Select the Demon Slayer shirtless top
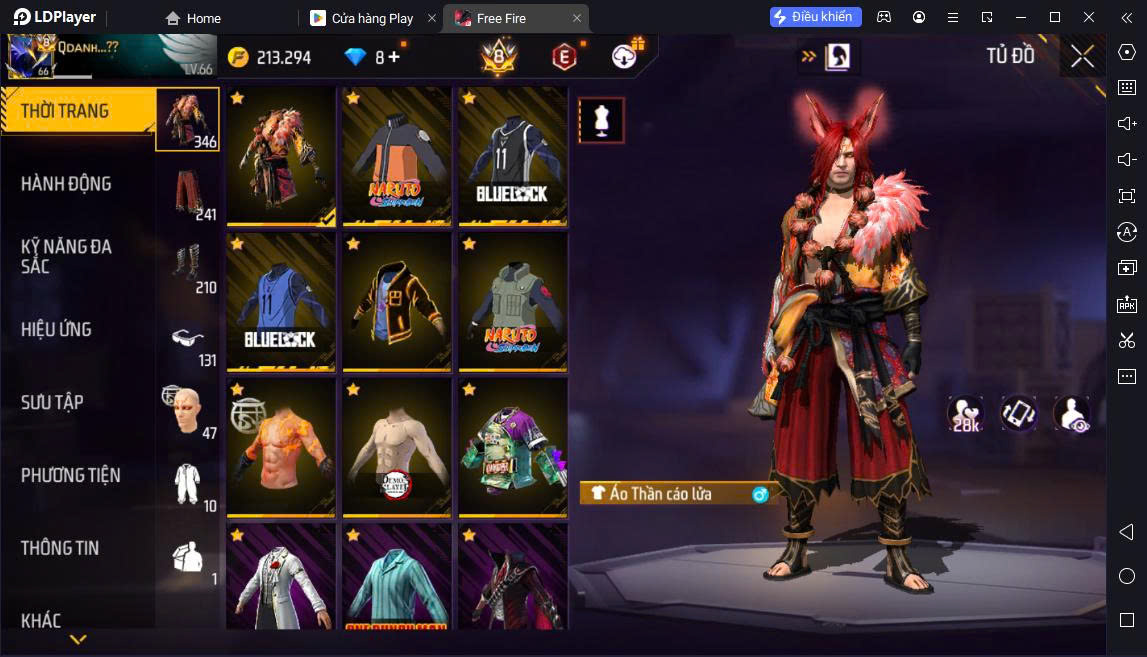The image size is (1147, 657). tap(397, 448)
